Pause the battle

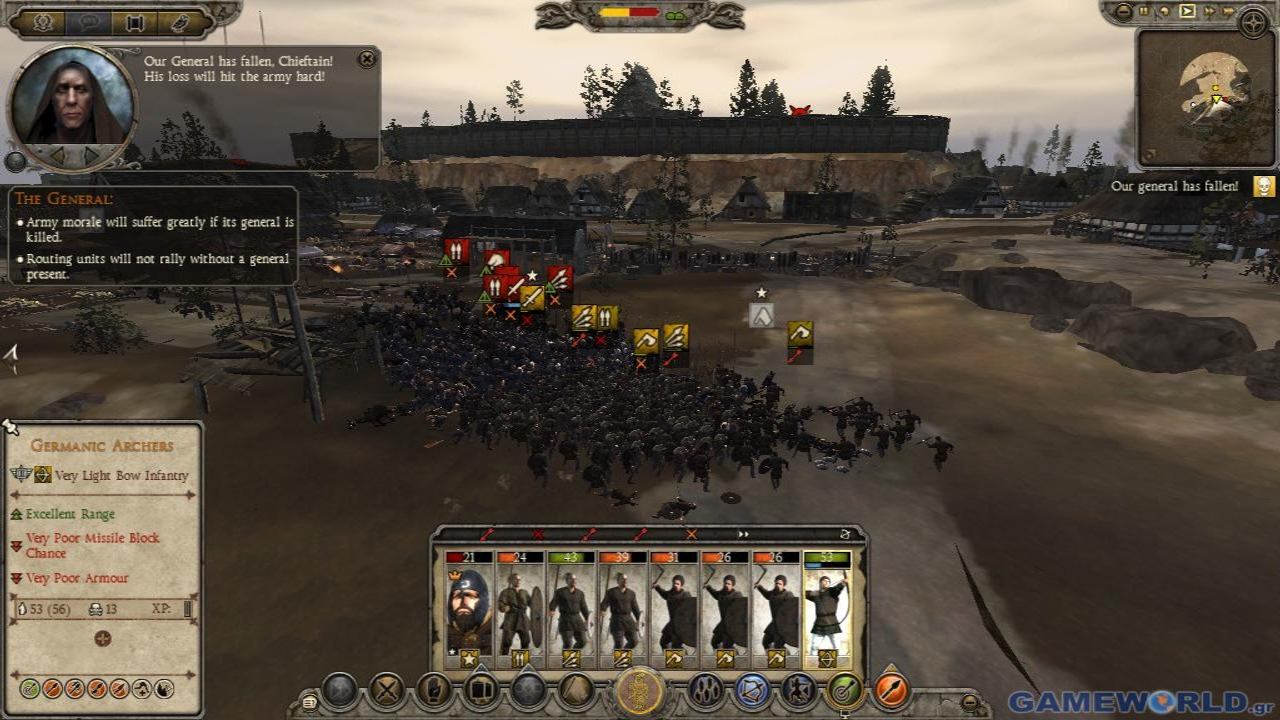[x=1144, y=12]
